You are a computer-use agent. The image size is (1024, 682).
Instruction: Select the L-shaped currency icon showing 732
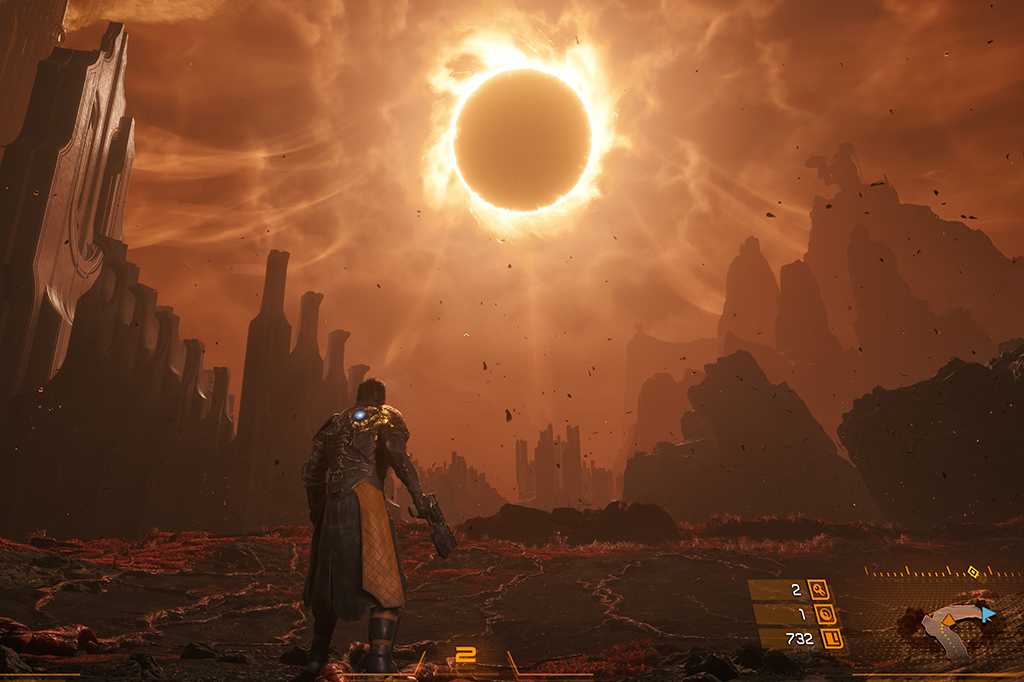click(x=832, y=638)
